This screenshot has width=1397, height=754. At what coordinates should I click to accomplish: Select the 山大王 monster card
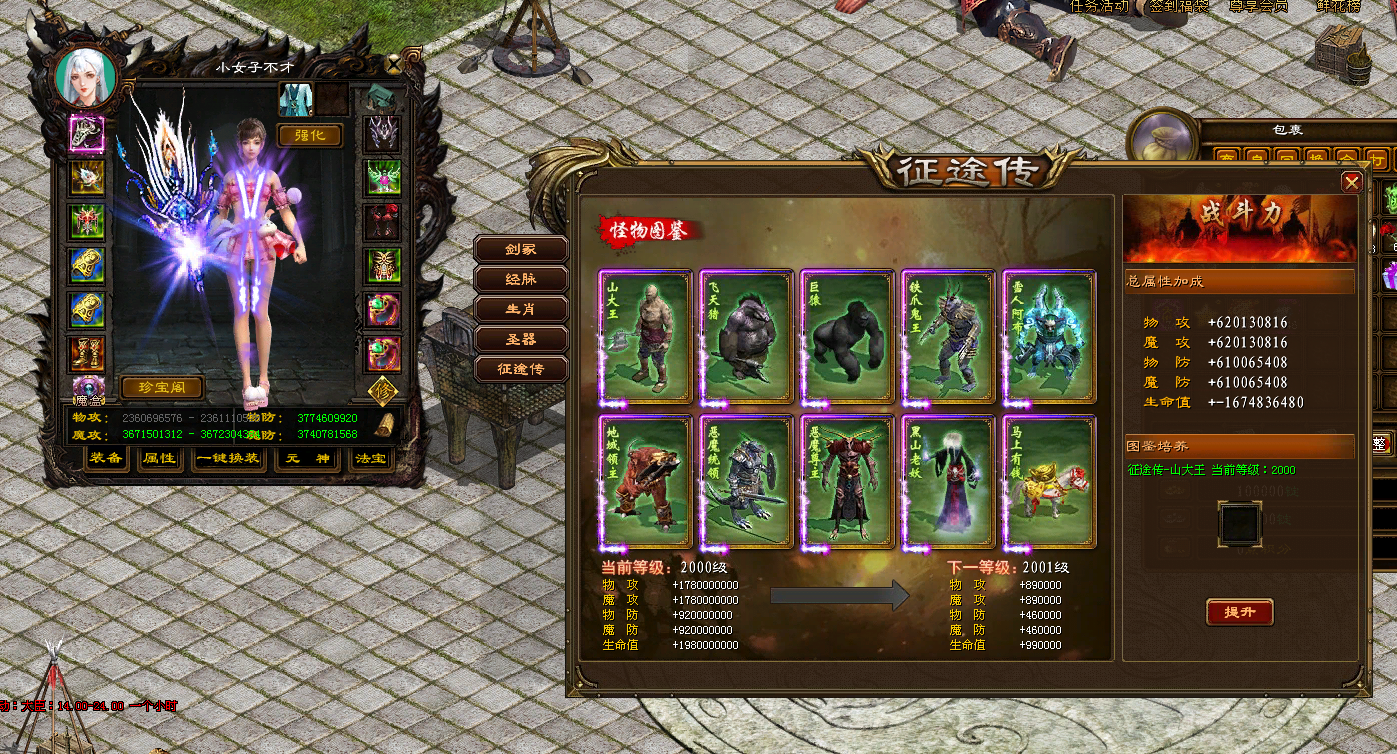645,336
